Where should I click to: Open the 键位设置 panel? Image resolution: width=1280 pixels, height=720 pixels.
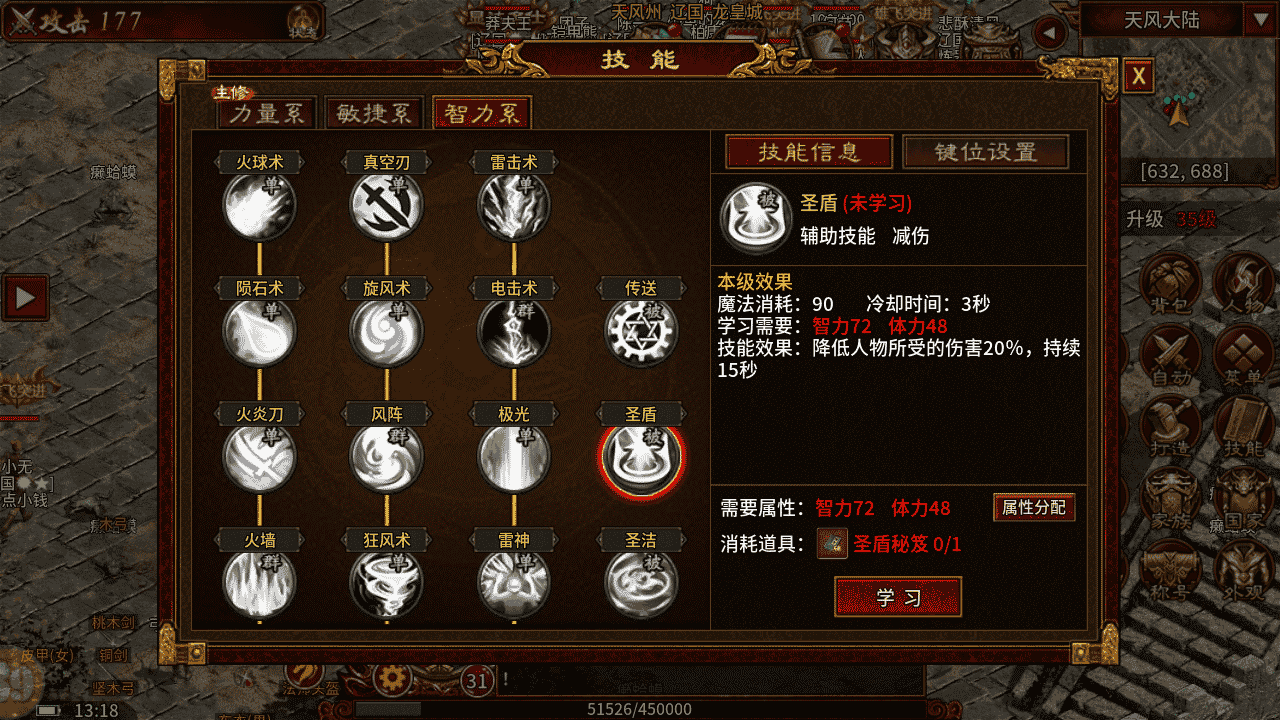point(985,152)
